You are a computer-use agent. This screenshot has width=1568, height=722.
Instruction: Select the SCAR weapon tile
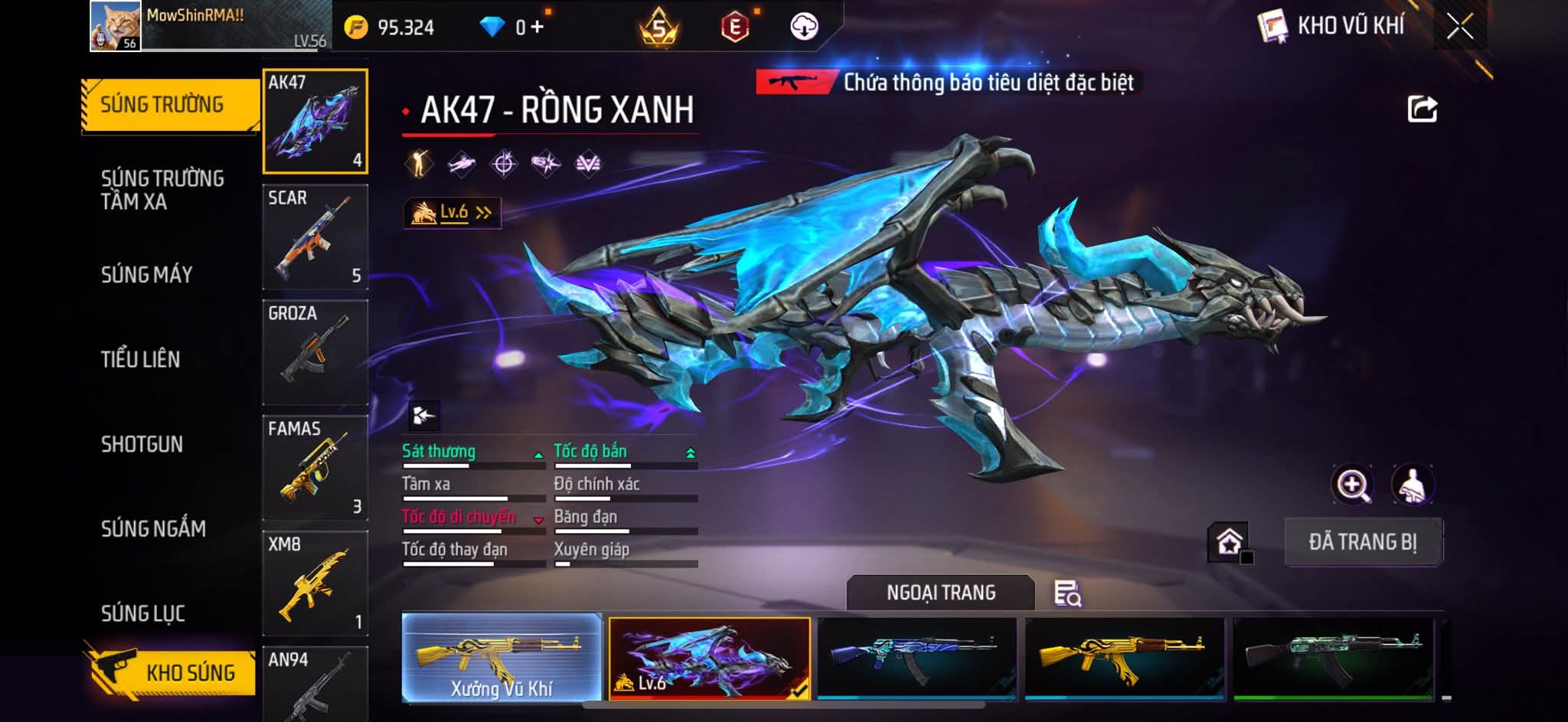[x=315, y=237]
